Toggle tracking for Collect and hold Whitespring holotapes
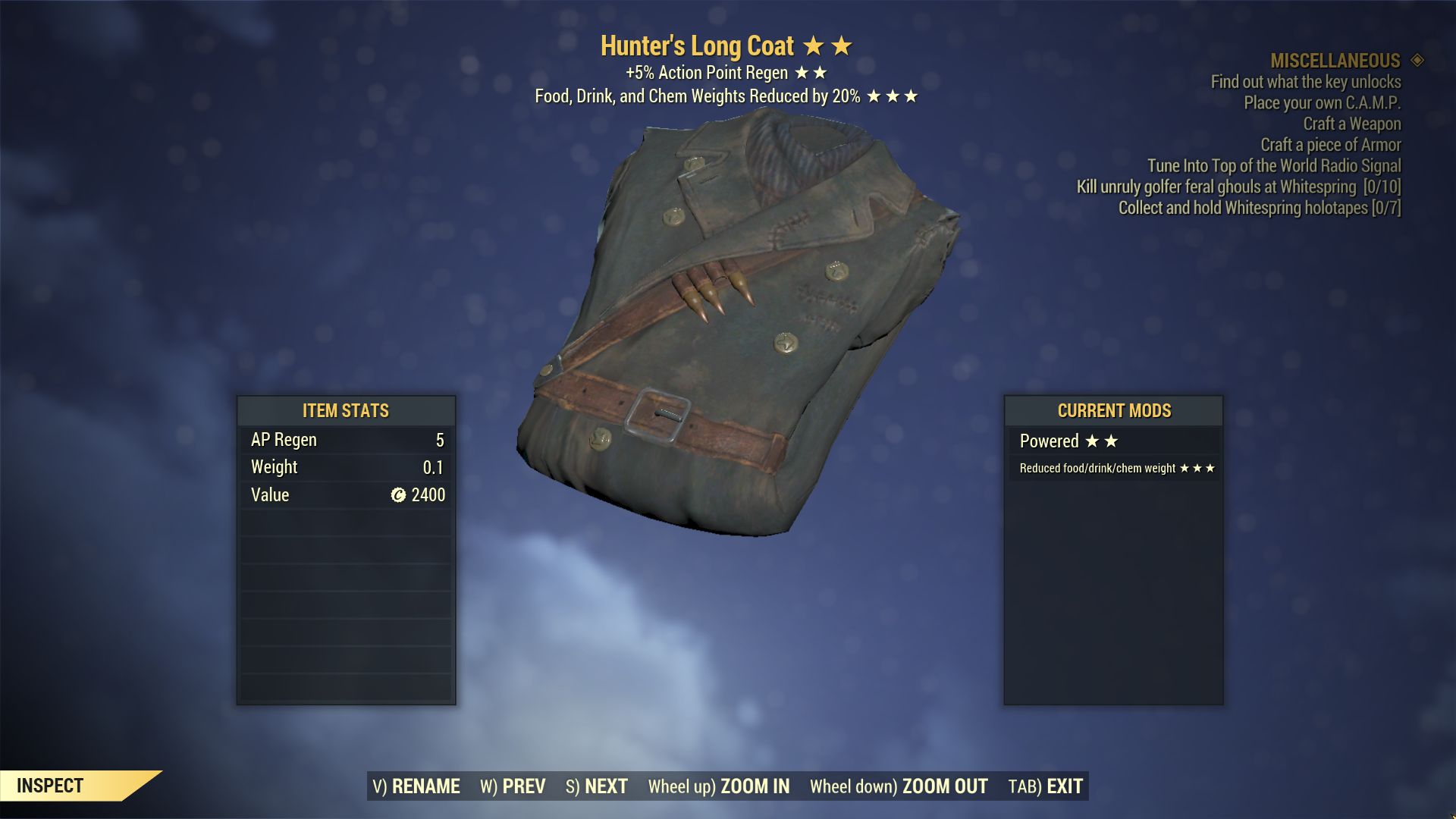This screenshot has height=819, width=1456. pyautogui.click(x=1259, y=208)
